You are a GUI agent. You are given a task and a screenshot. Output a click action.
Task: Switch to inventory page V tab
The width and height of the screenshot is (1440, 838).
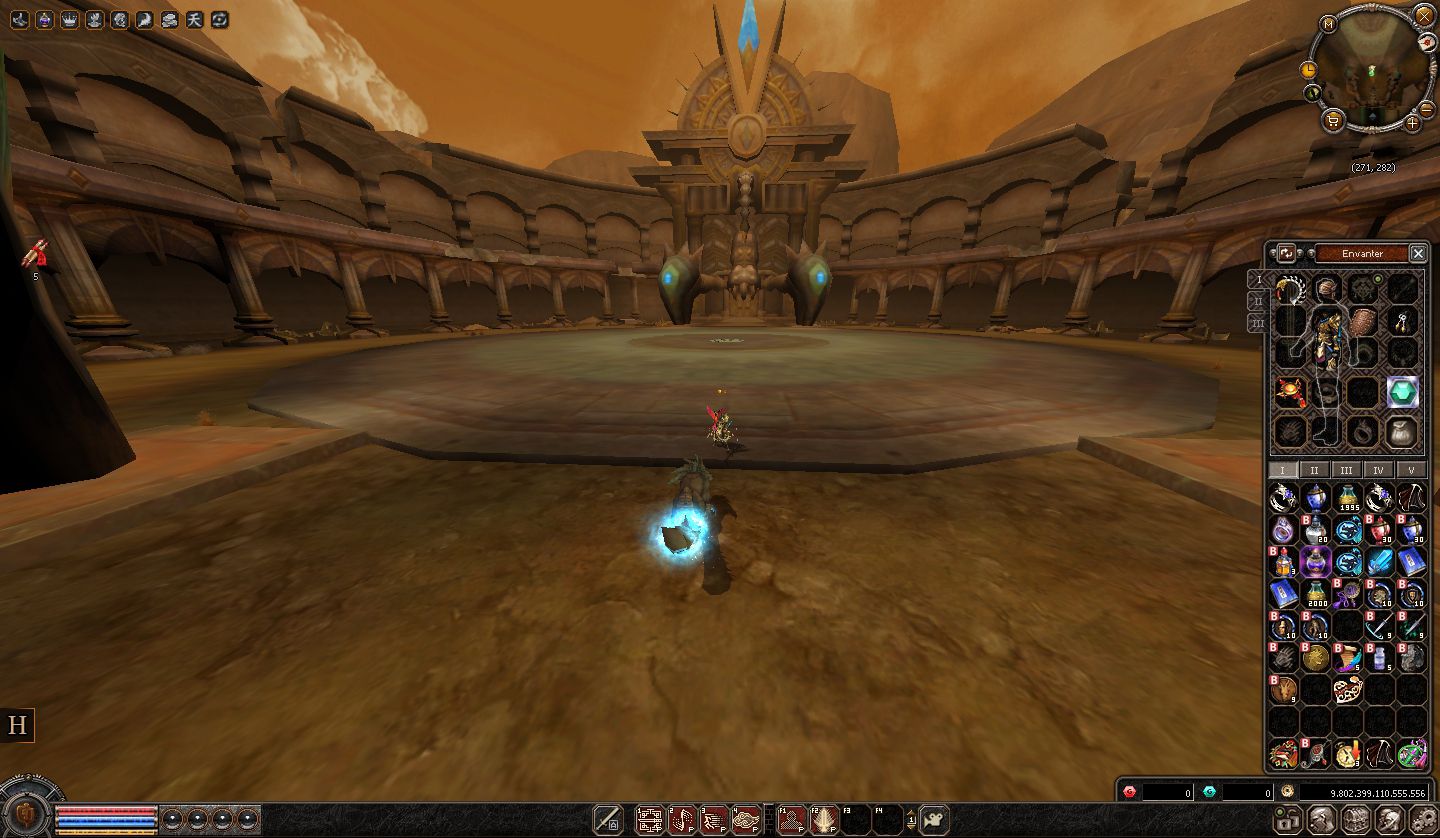(1411, 470)
